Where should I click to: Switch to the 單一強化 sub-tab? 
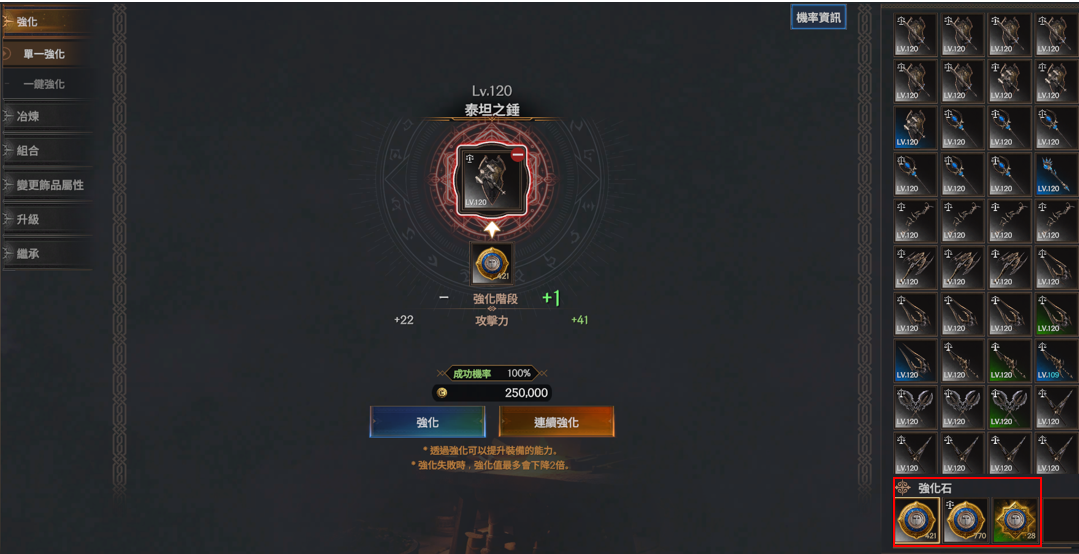(x=45, y=54)
